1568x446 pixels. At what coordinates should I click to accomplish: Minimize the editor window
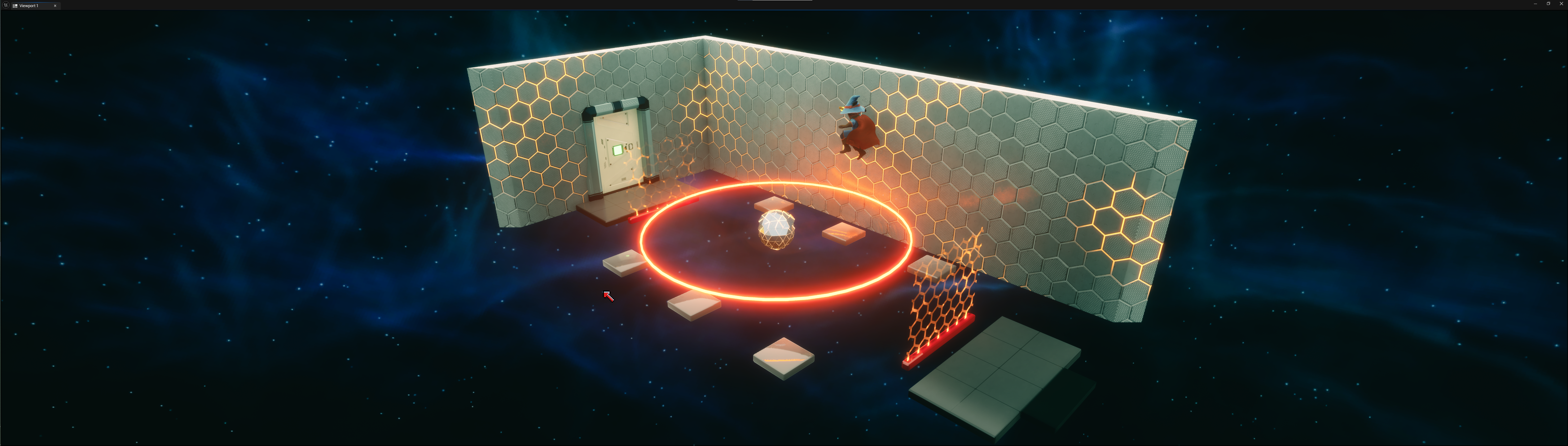point(1535,4)
